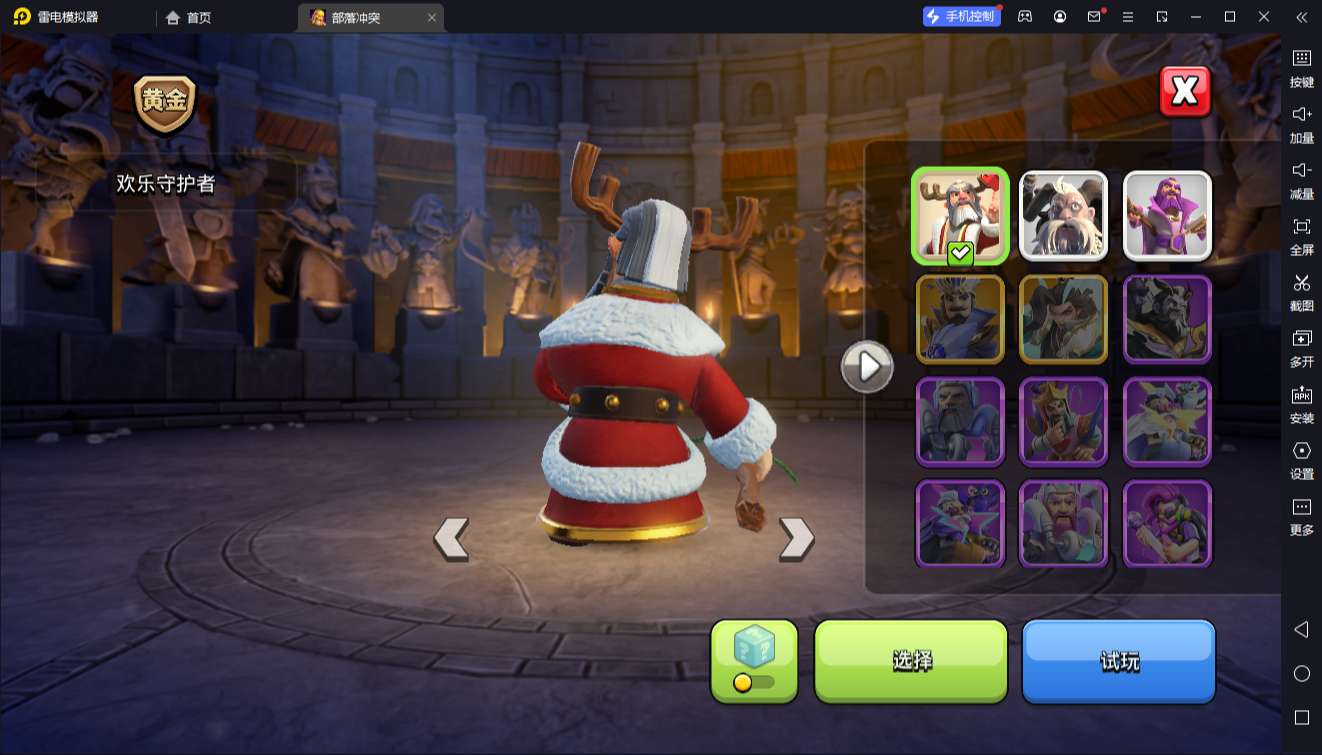Image resolution: width=1322 pixels, height=755 pixels.
Task: Choose the dark horned warden skin
Action: 1167,319
